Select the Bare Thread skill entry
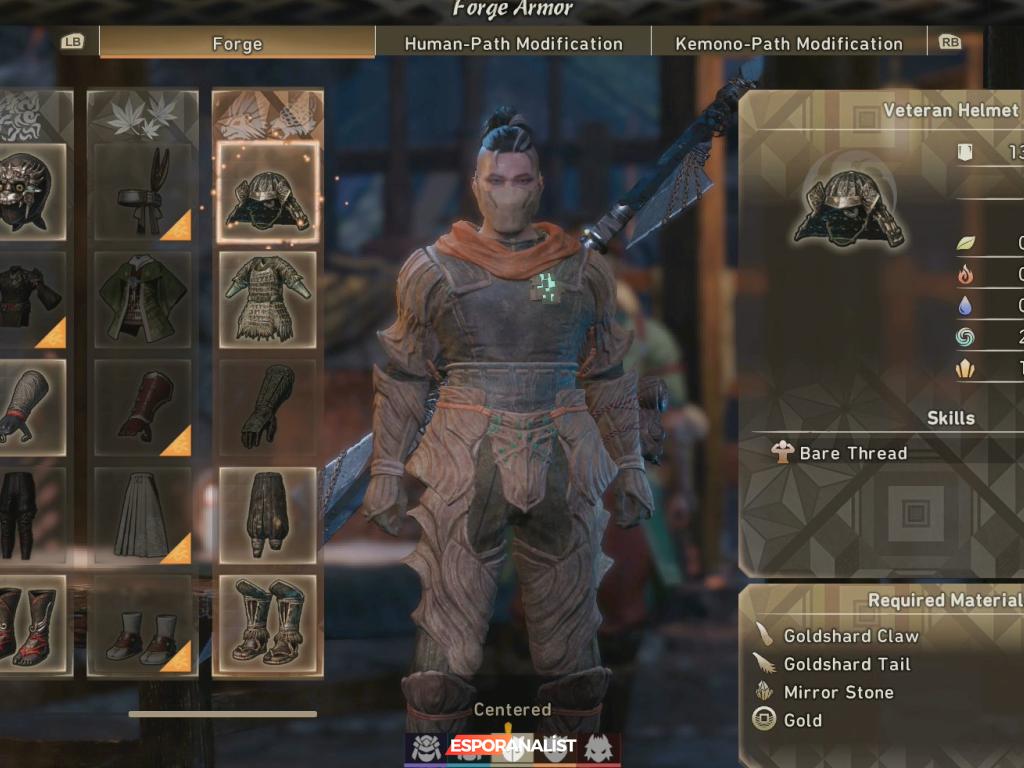Image resolution: width=1024 pixels, height=768 pixels. [852, 453]
